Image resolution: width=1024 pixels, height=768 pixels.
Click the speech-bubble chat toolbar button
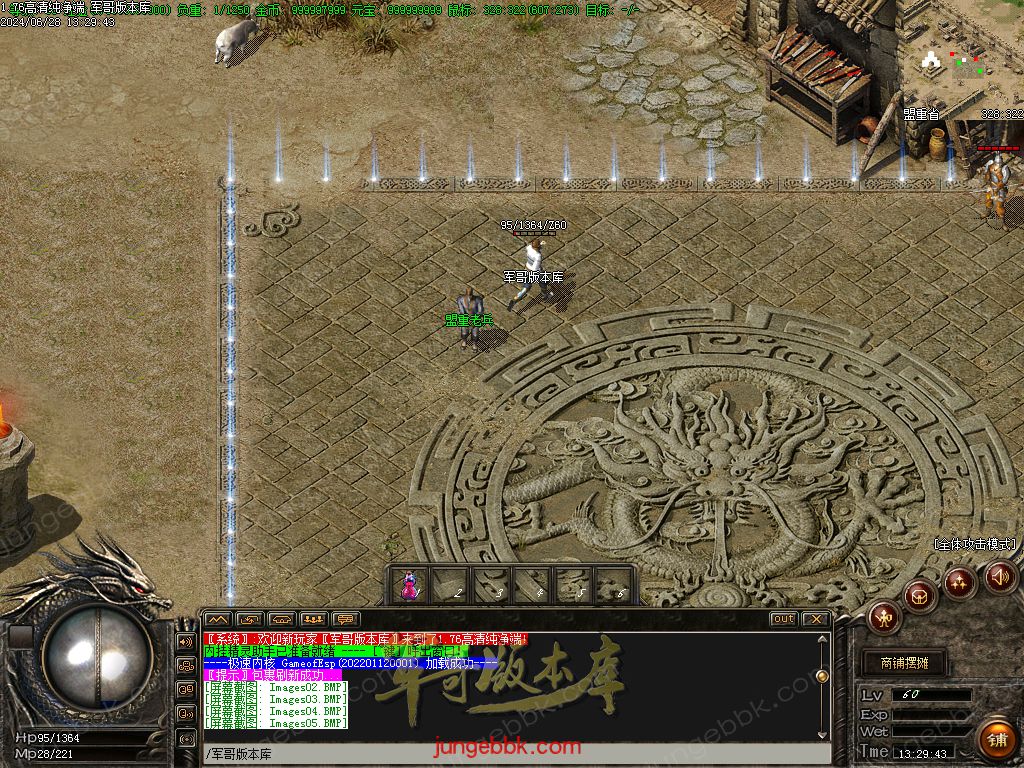click(x=346, y=619)
